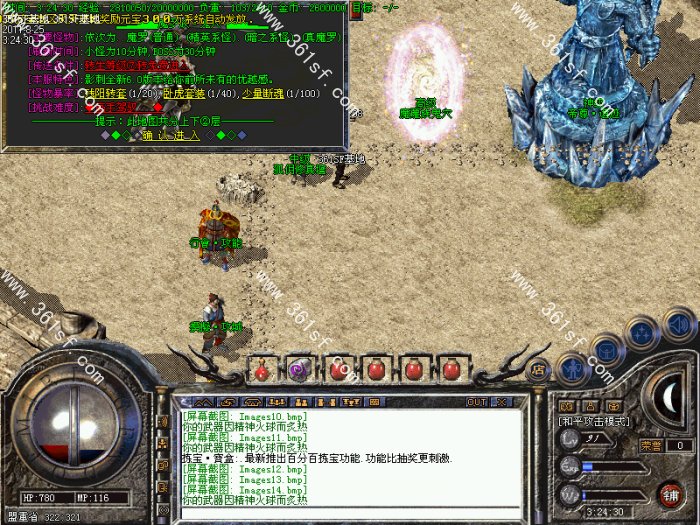Viewport: 700px width, 525px height.
Task: Click the 荣誉 honor label
Action: (651, 445)
